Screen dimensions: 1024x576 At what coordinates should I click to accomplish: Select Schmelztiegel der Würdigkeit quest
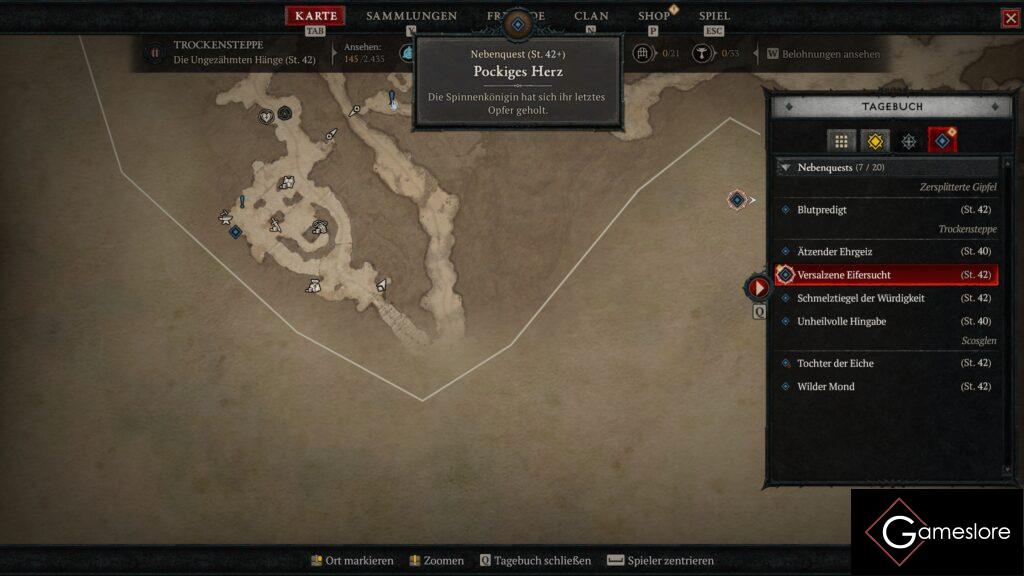coord(860,298)
